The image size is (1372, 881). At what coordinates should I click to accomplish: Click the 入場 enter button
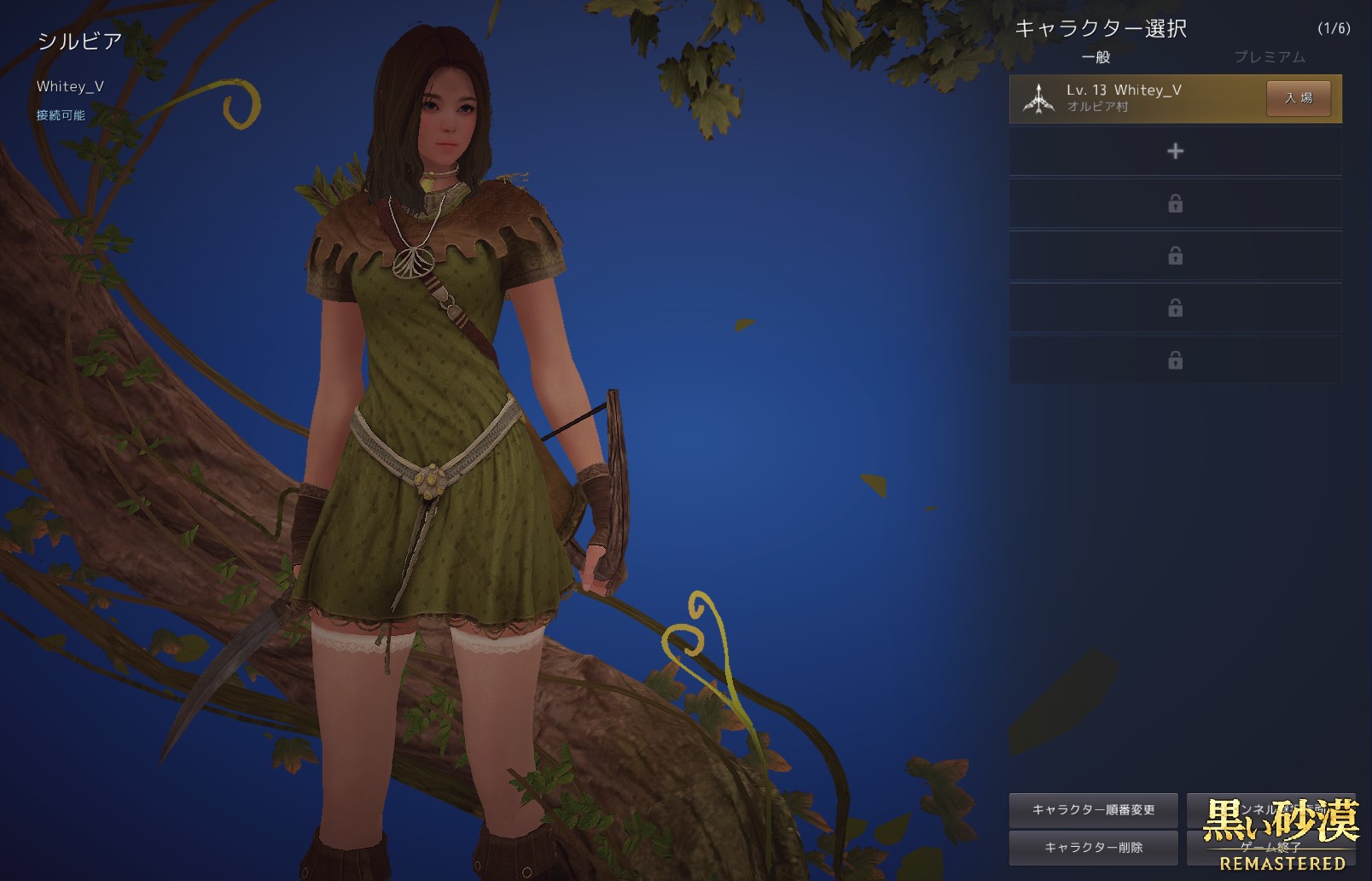[x=1298, y=98]
